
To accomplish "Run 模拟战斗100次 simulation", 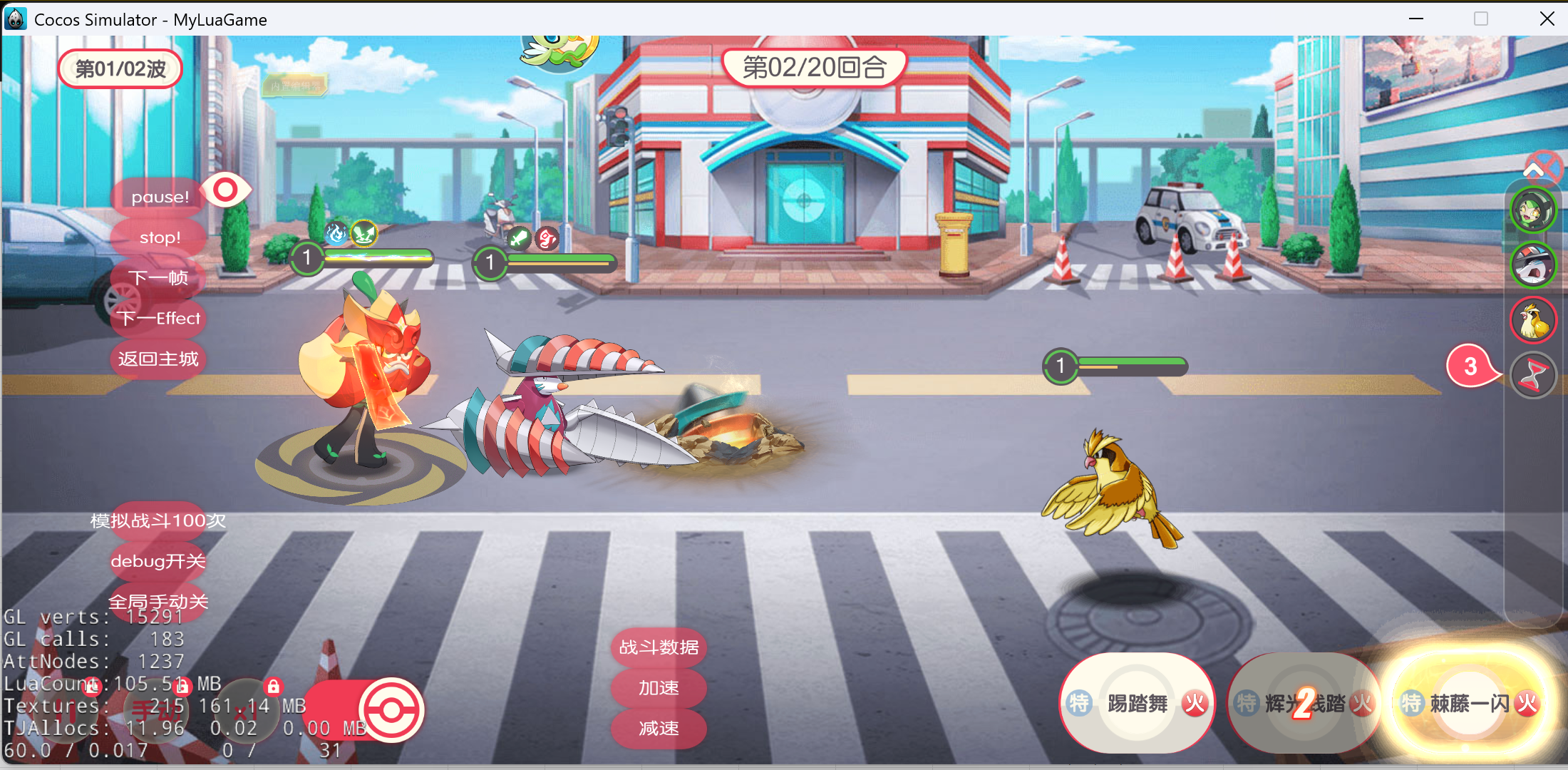I will (157, 521).
